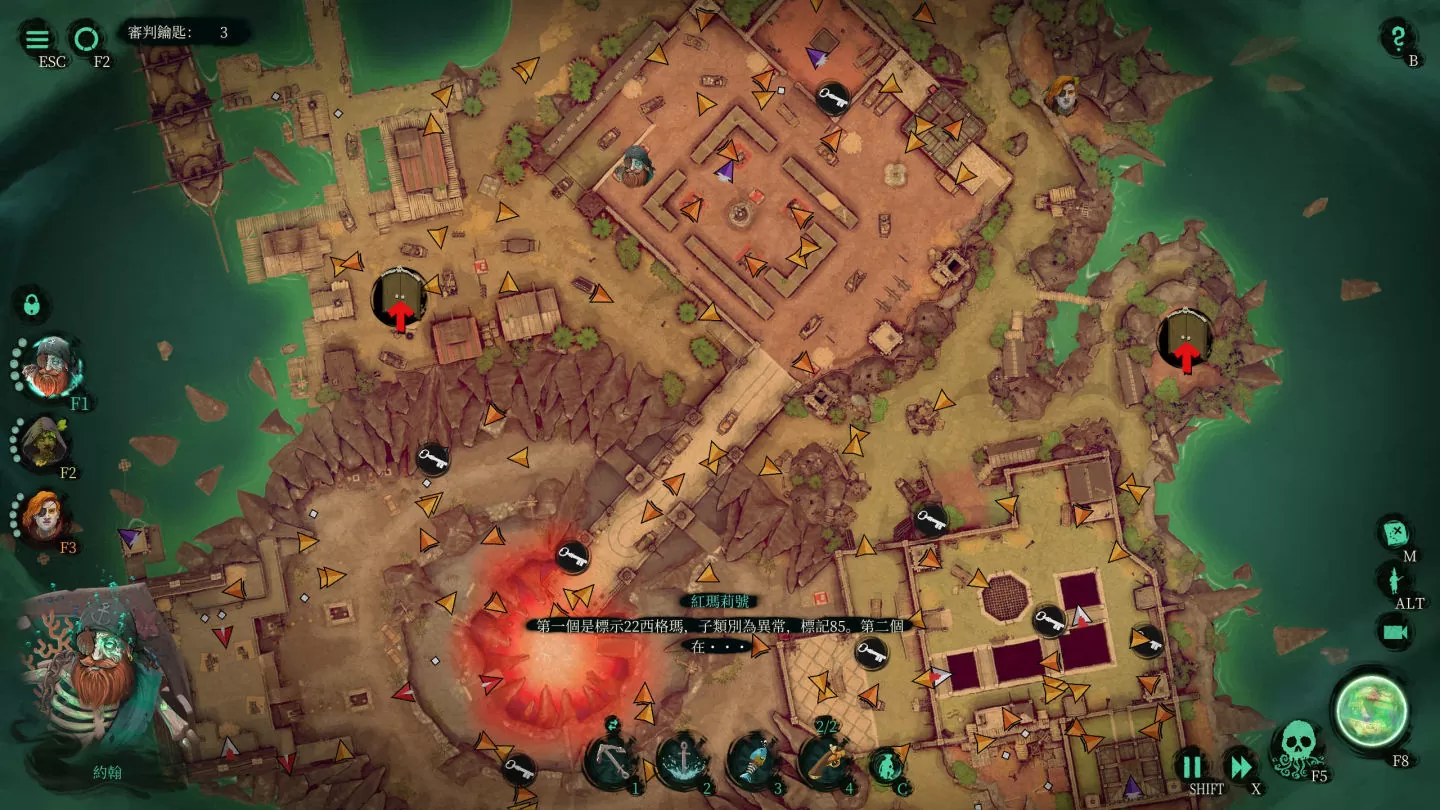Select the fish skeleton ability
The width and height of the screenshot is (1440, 810).
click(754, 762)
